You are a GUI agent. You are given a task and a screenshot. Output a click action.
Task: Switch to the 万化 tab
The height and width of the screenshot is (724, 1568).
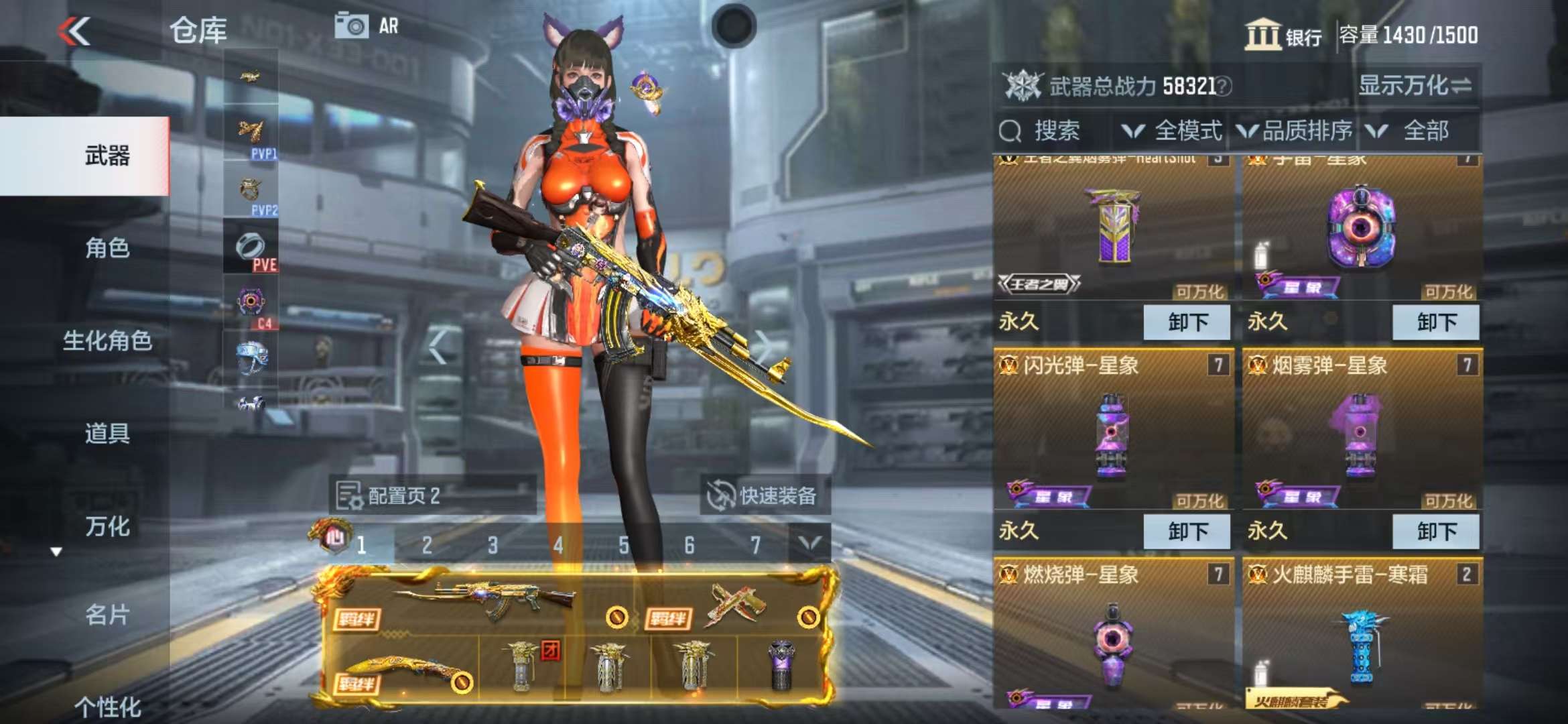pos(107,526)
